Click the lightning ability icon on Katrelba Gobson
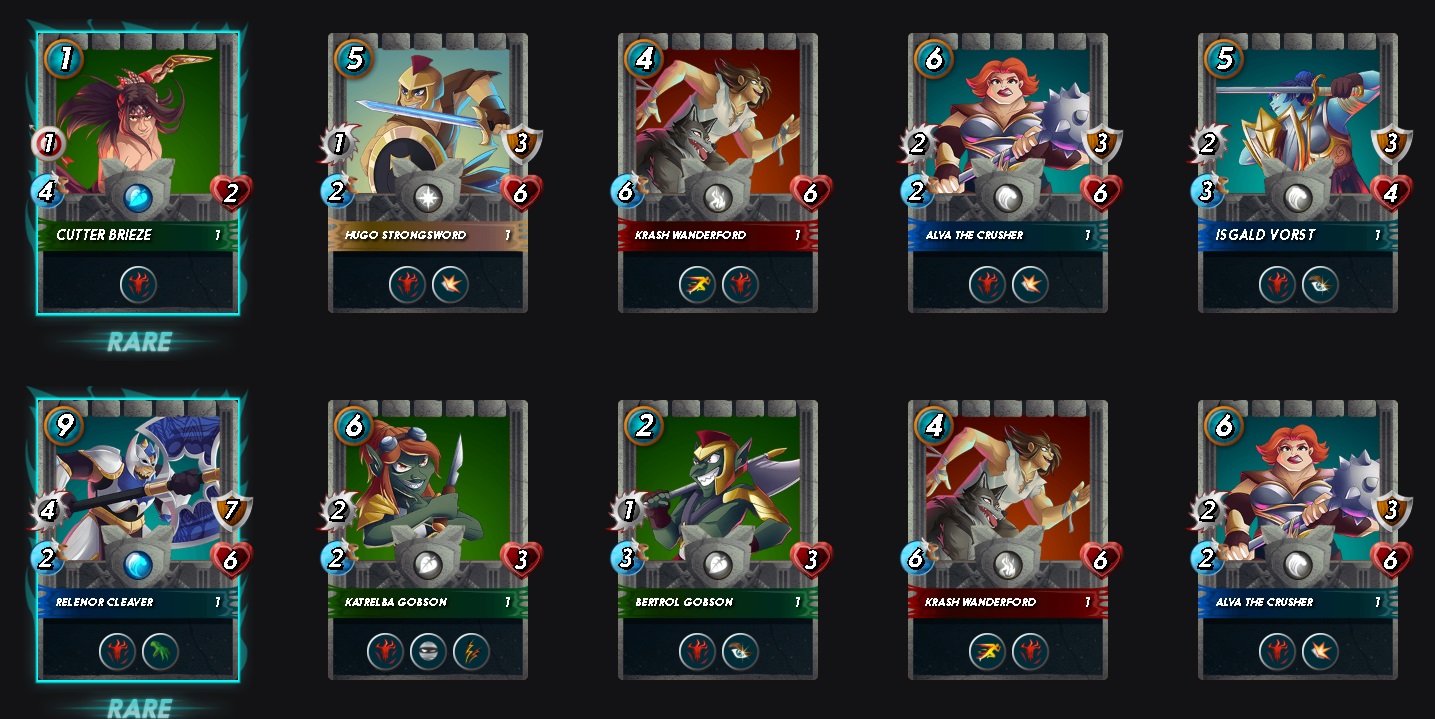 [471, 653]
